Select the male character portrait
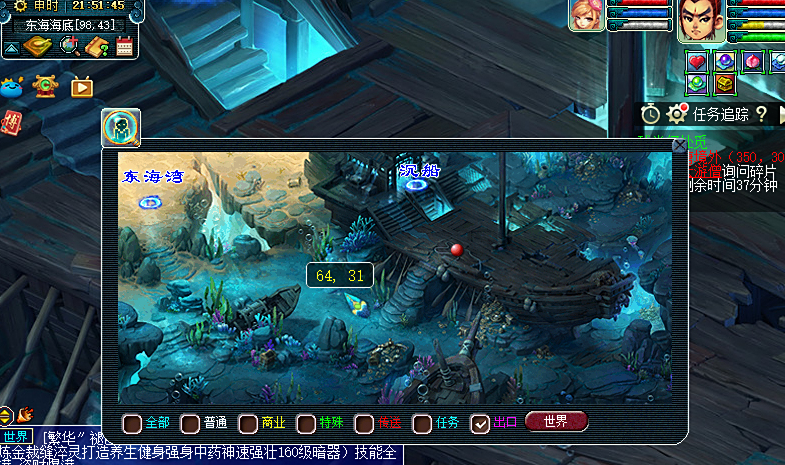 701,20
